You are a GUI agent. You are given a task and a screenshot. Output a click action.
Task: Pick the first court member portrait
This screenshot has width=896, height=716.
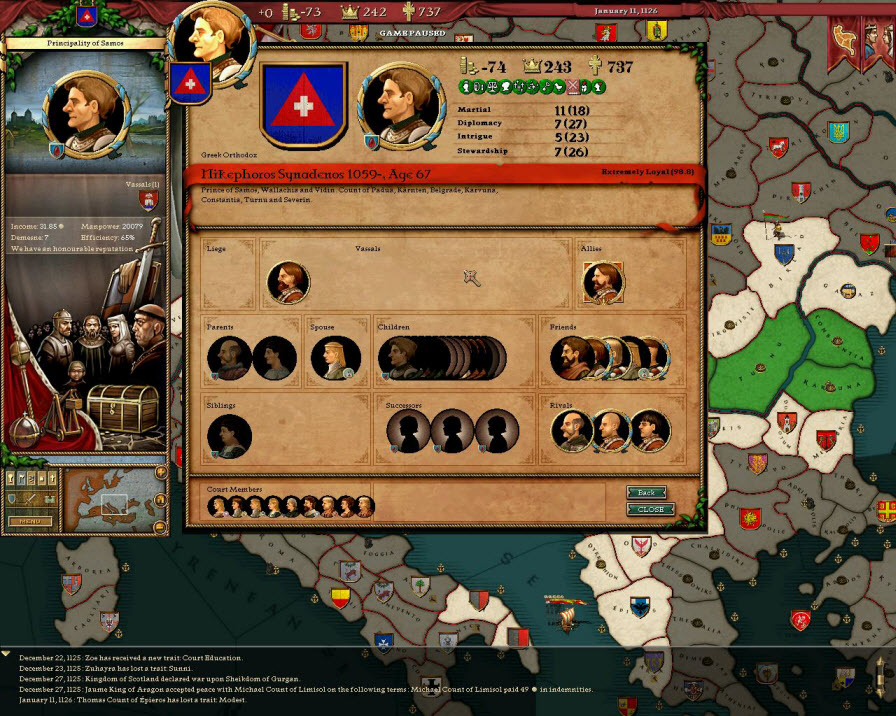219,507
